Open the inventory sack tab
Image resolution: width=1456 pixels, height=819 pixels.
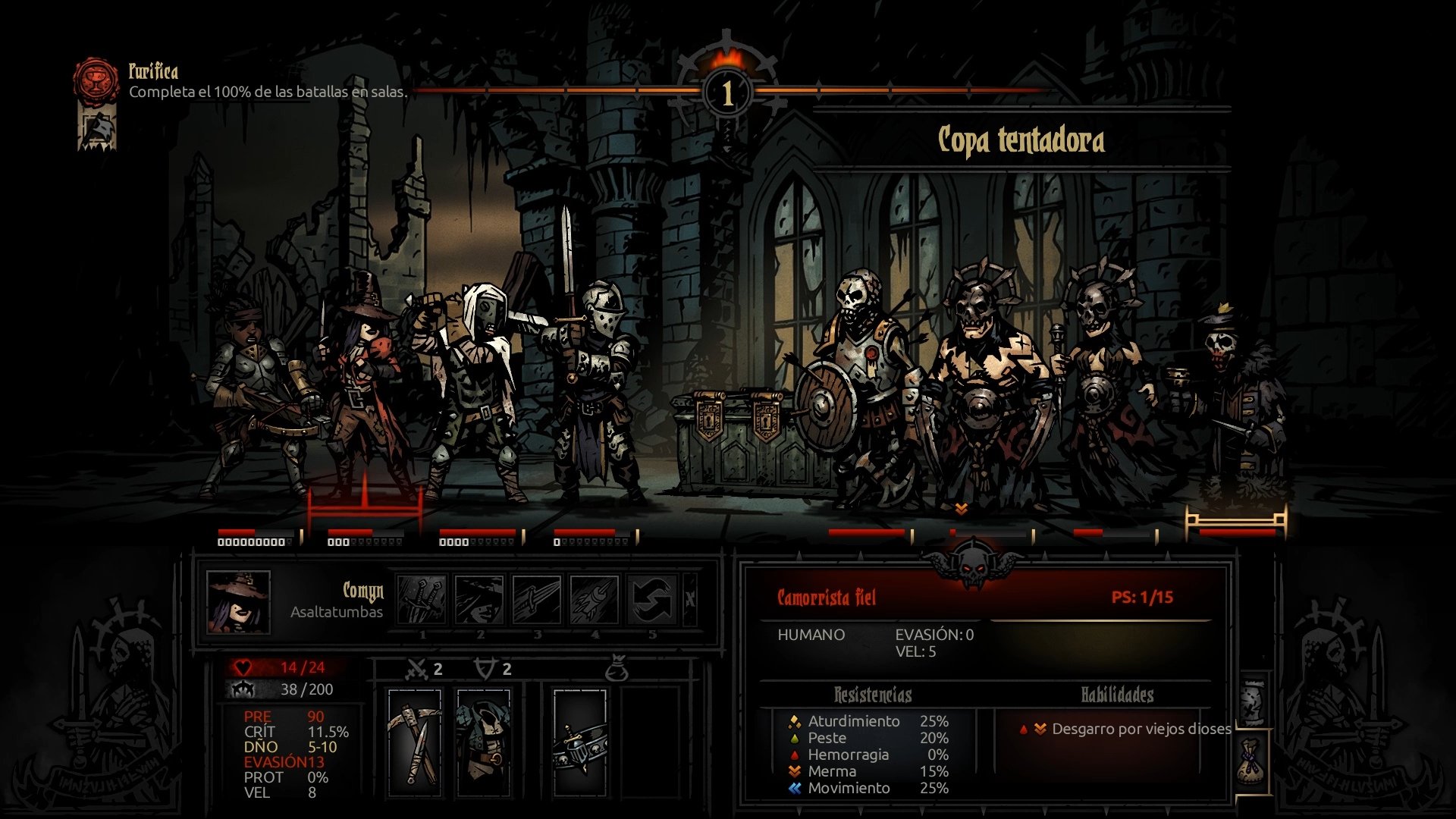click(1252, 762)
